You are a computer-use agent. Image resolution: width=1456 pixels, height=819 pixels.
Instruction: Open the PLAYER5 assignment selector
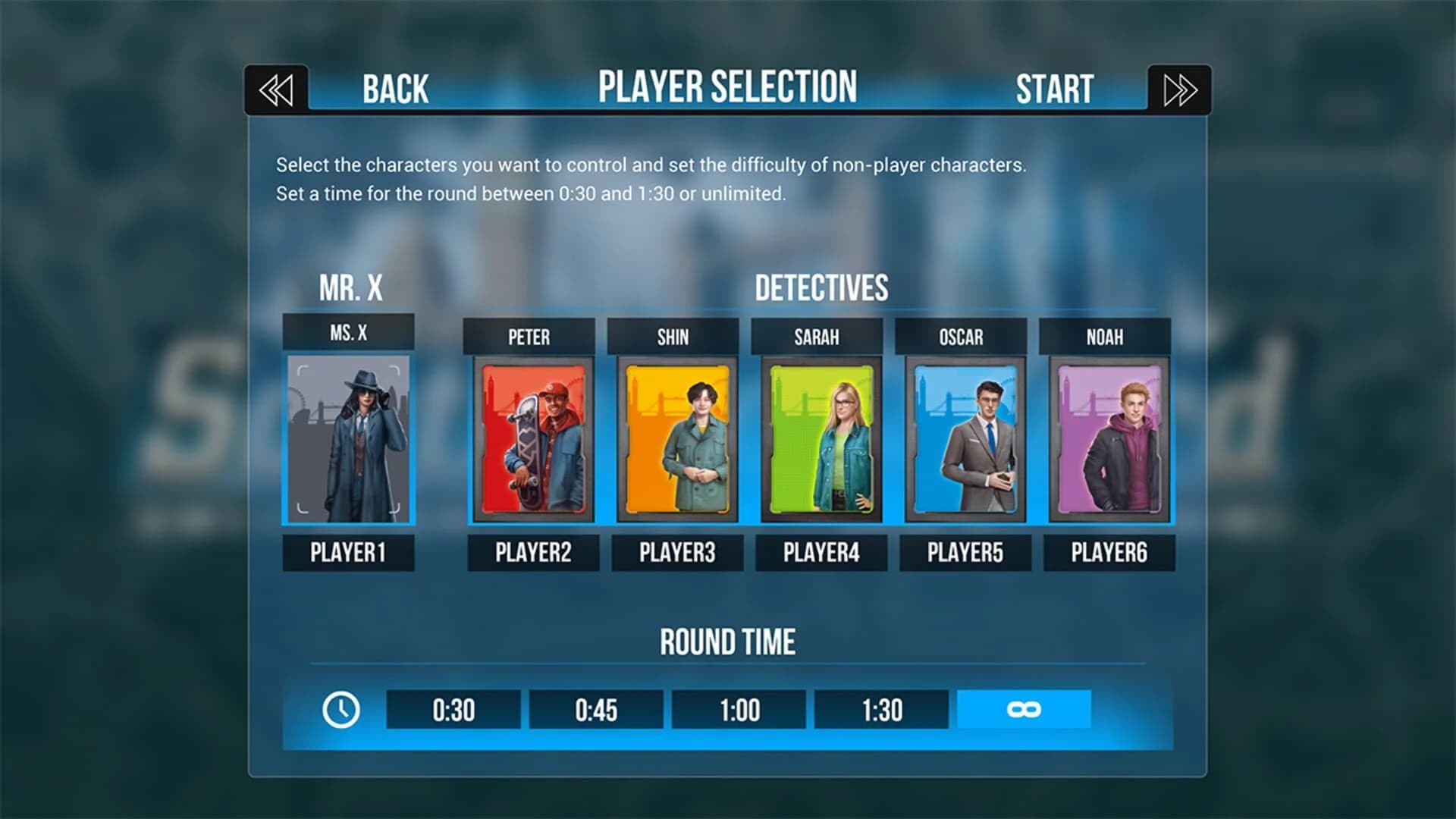click(x=964, y=552)
